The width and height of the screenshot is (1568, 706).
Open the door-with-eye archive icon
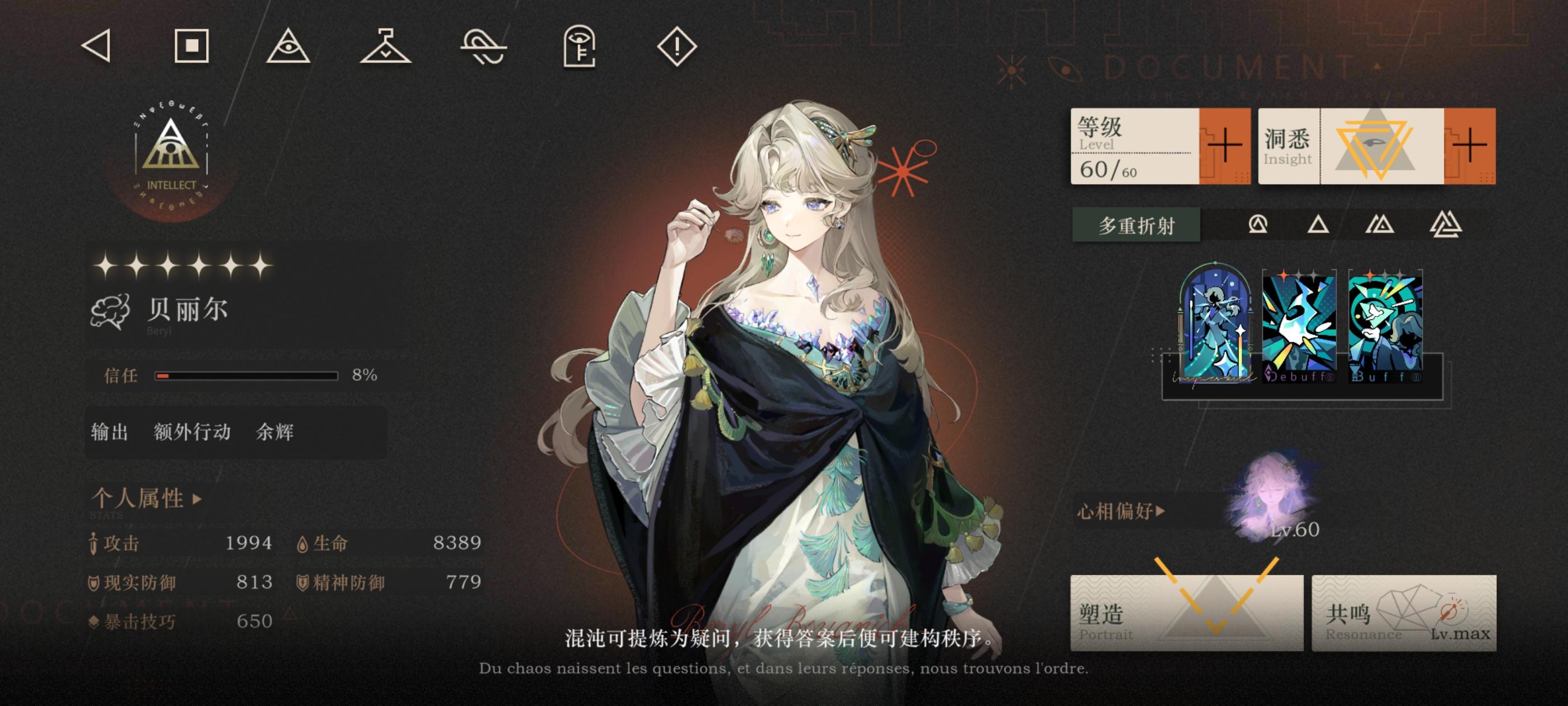click(x=580, y=46)
